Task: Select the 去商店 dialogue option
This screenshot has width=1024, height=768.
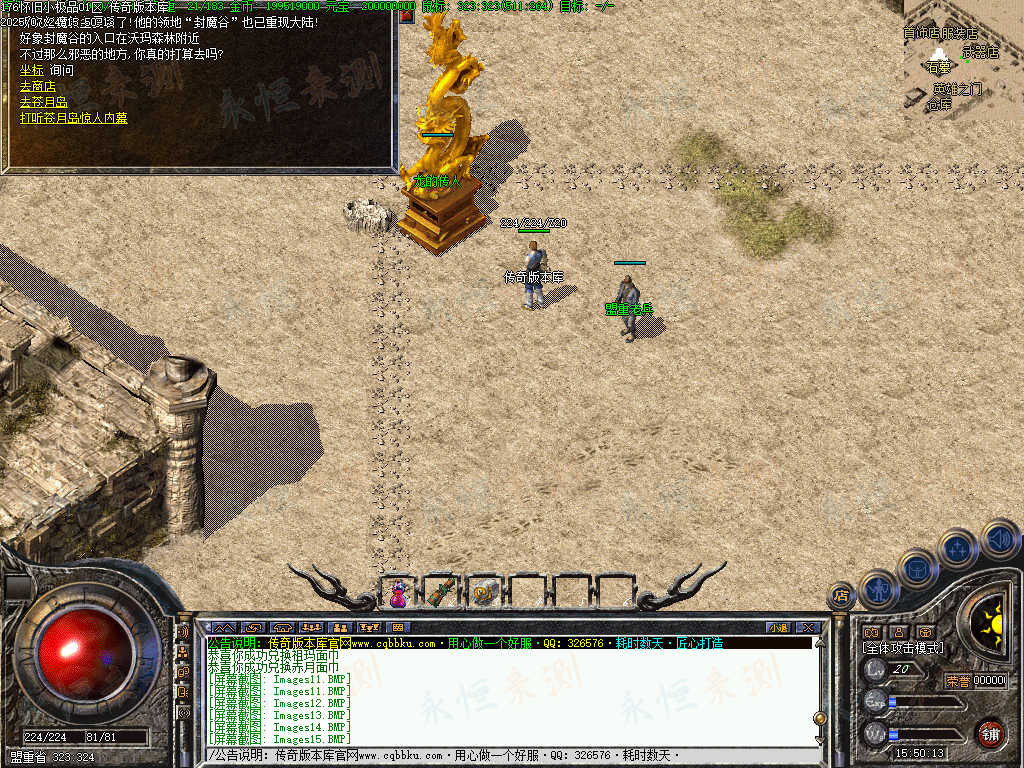Action: [x=37, y=87]
